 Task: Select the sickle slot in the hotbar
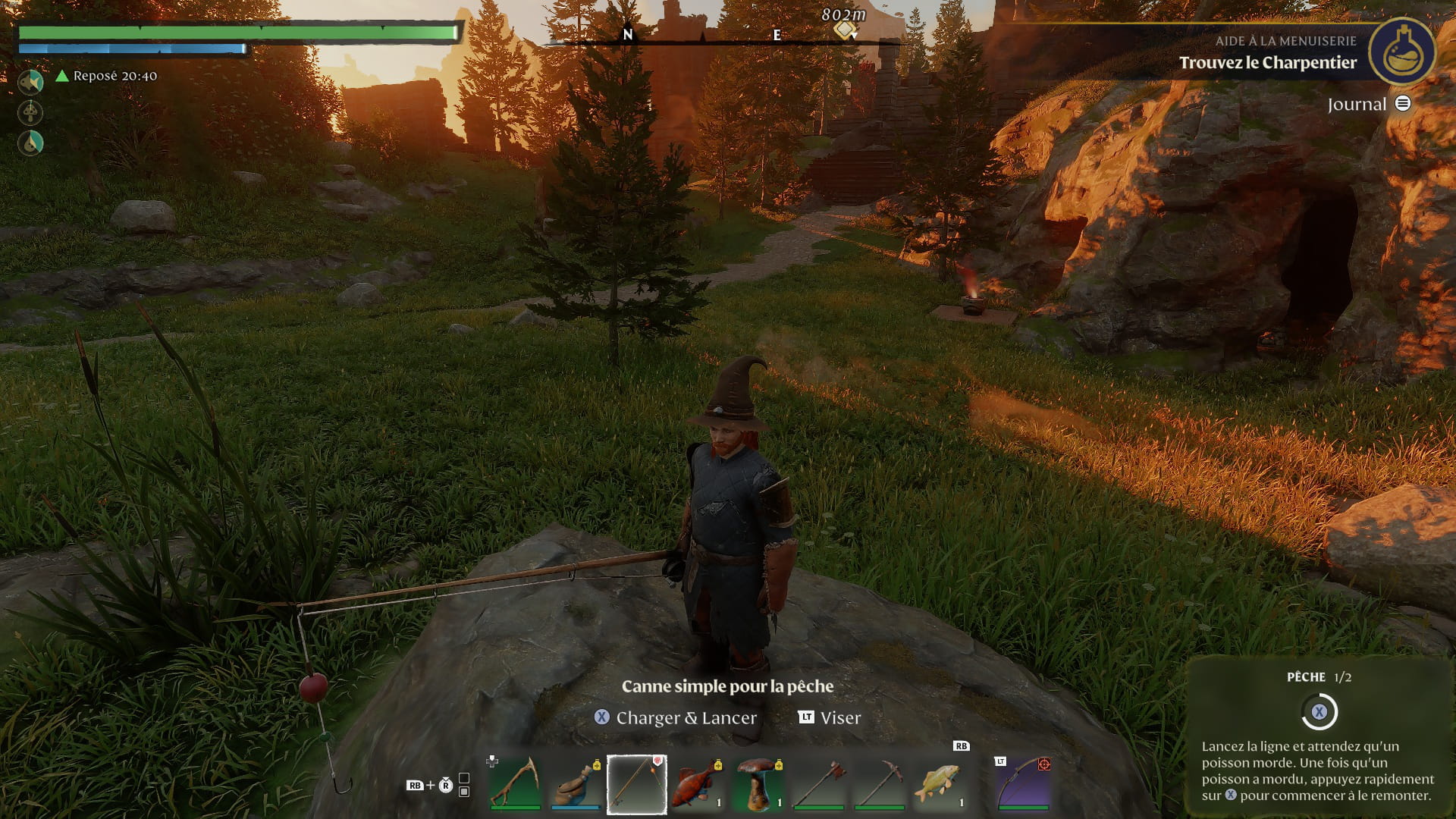coord(515,783)
